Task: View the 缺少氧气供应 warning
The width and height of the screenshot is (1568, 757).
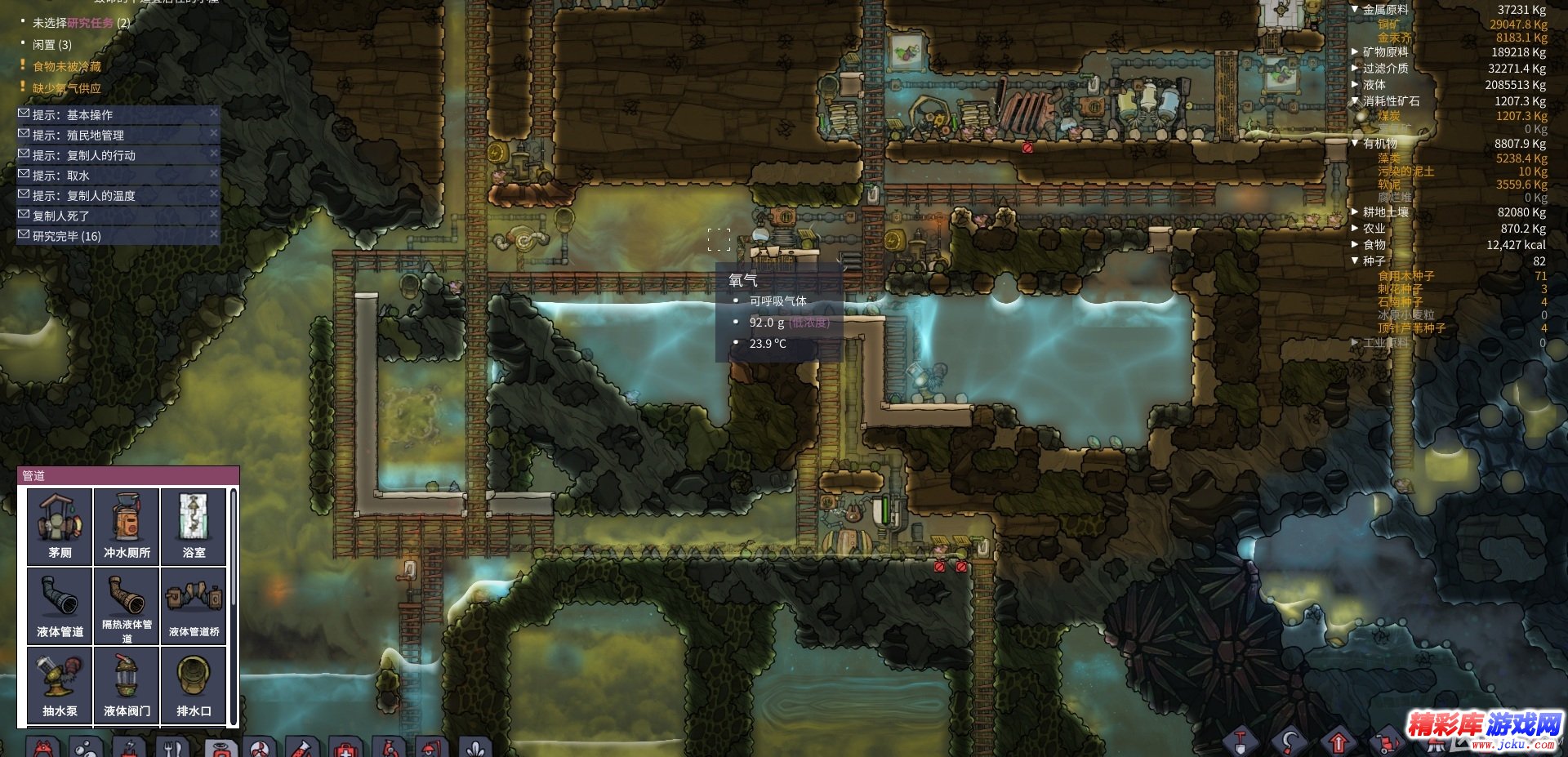Action: (x=65, y=89)
